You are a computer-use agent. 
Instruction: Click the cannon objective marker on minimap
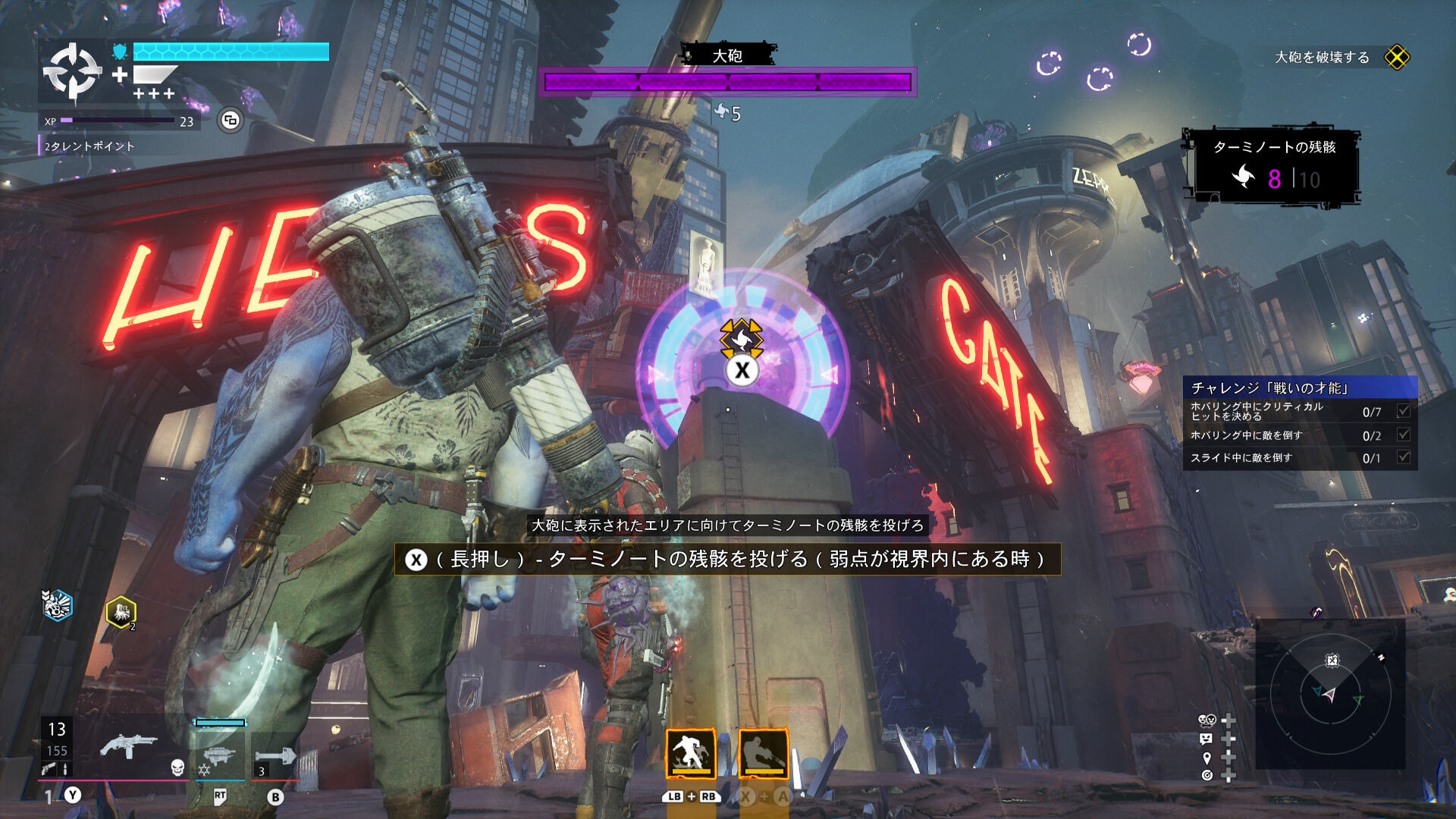point(1332,661)
